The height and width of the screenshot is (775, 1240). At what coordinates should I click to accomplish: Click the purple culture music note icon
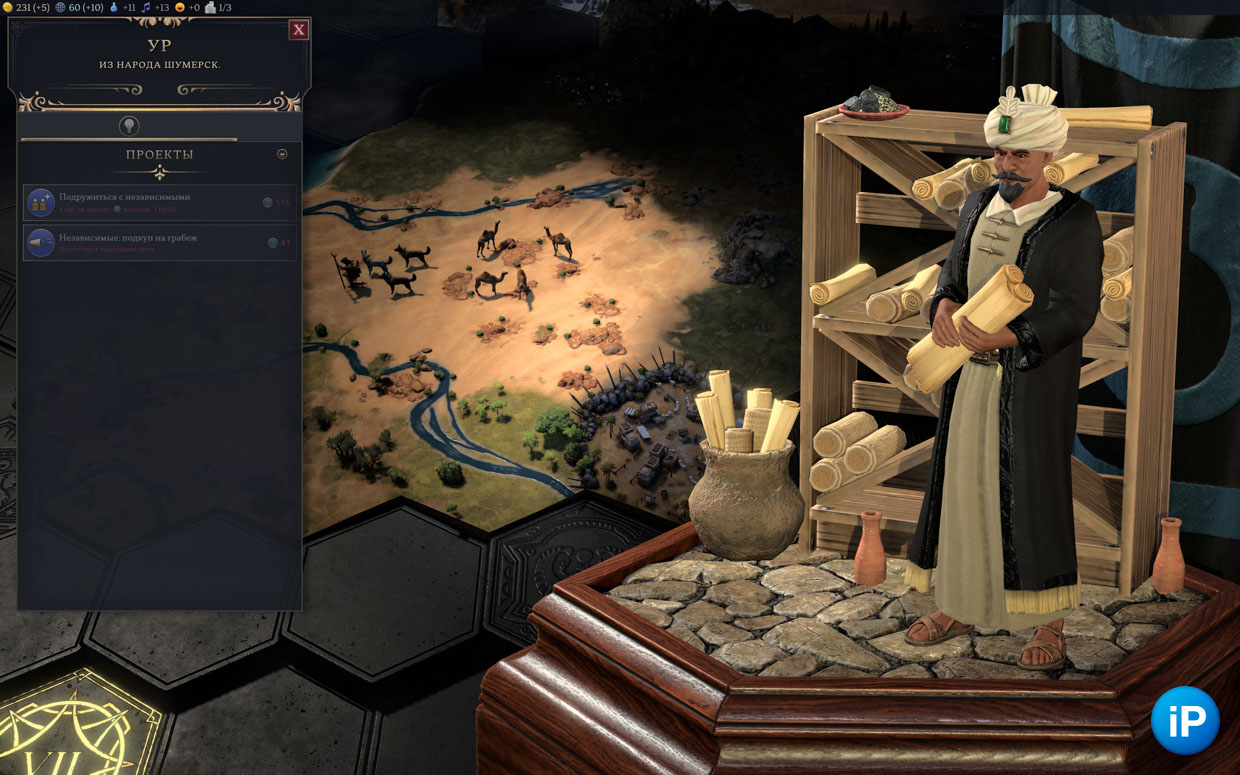[x=146, y=7]
